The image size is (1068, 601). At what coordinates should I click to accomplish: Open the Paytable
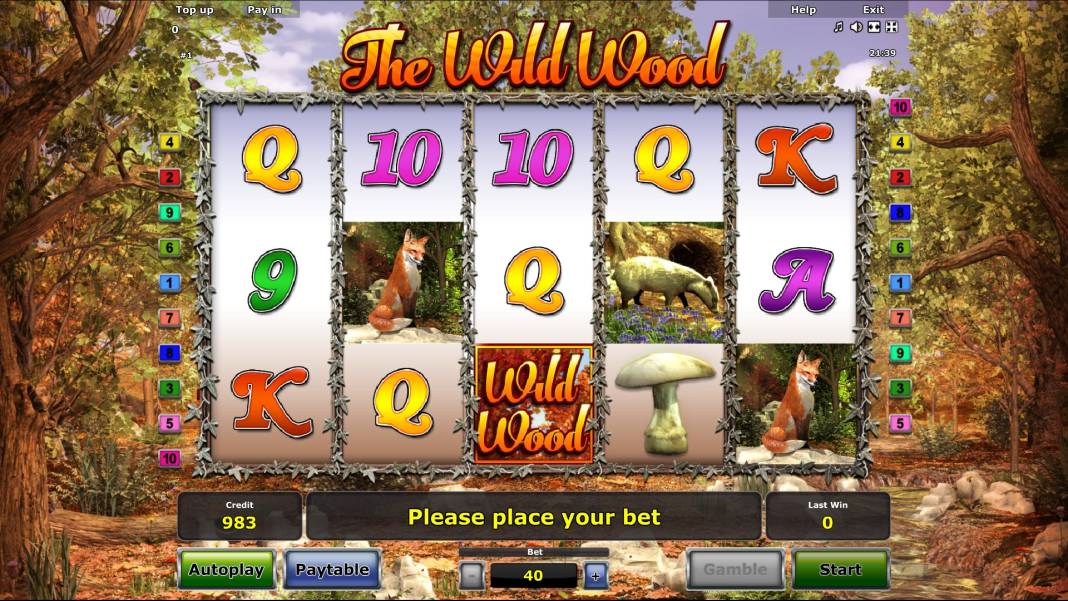coord(332,570)
